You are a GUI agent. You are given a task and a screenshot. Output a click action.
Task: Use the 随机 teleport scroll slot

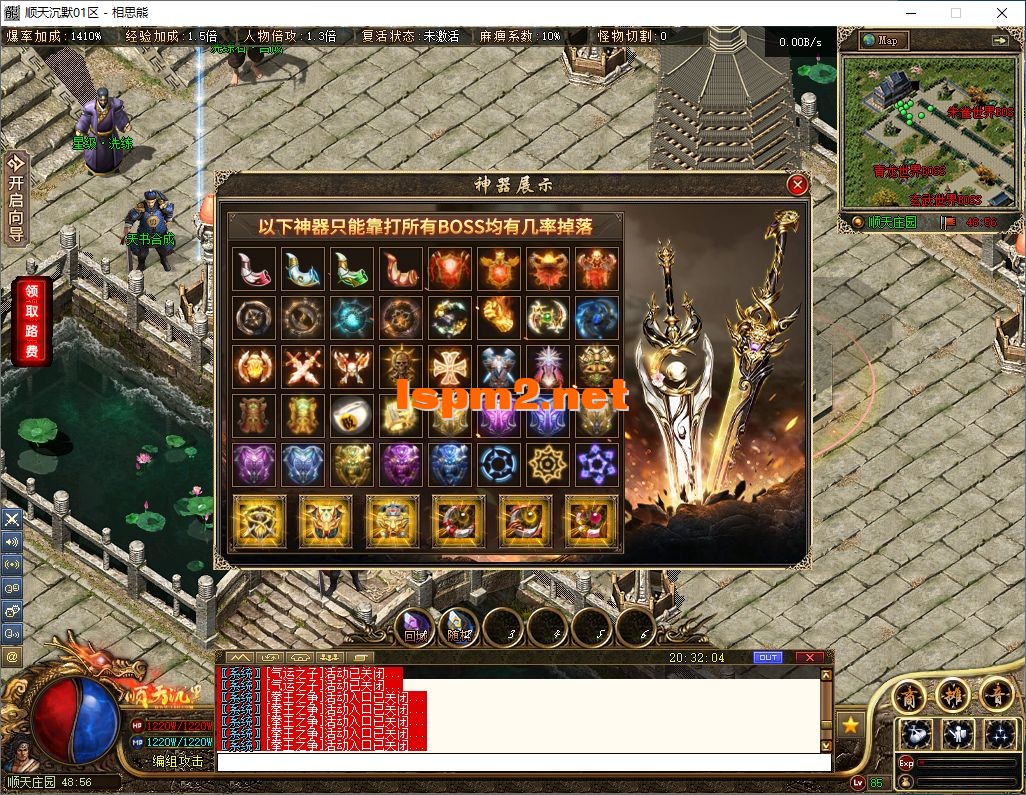(x=459, y=628)
